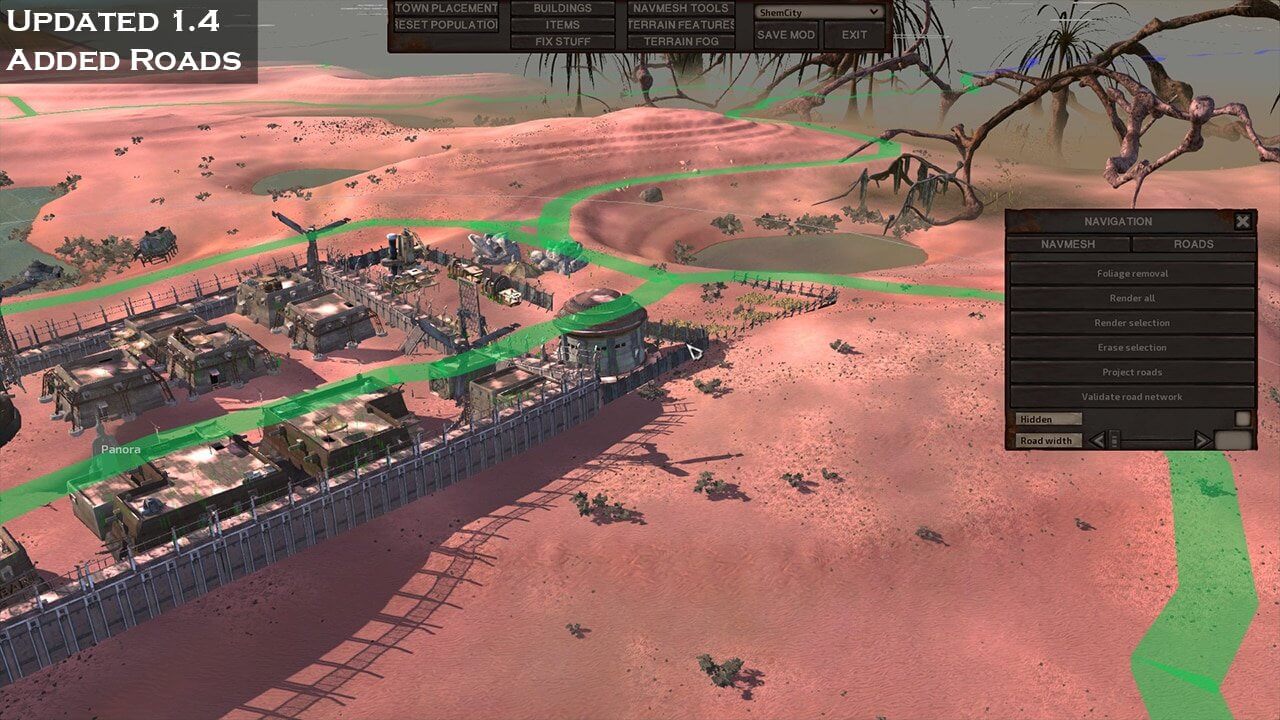Expand the ShemCity mod dropdown
The width and height of the screenshot is (1280, 720).
coord(819,12)
